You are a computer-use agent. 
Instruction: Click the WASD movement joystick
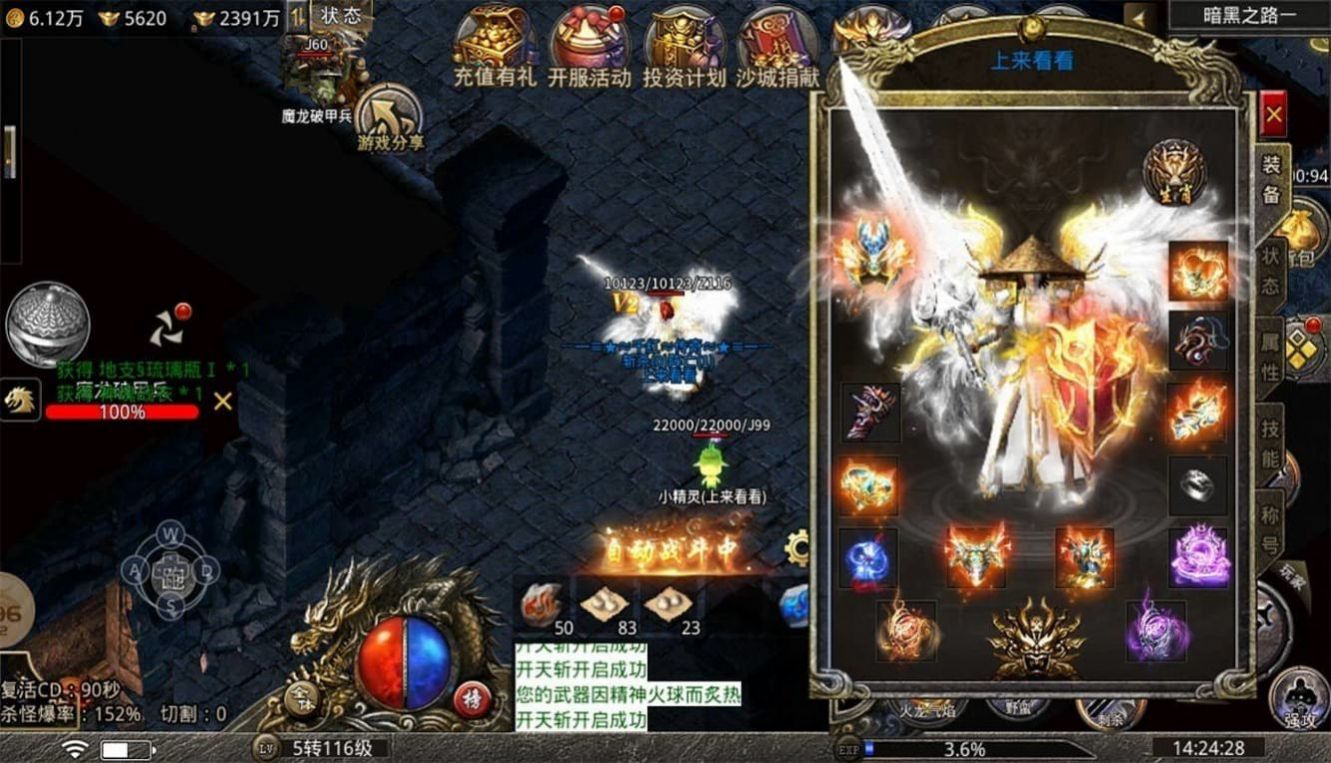pos(171,571)
